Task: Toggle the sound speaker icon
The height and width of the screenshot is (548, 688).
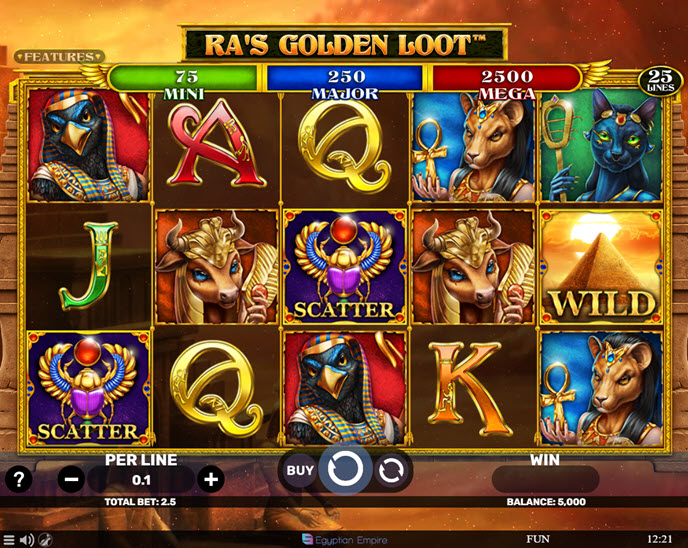Action: (27, 540)
